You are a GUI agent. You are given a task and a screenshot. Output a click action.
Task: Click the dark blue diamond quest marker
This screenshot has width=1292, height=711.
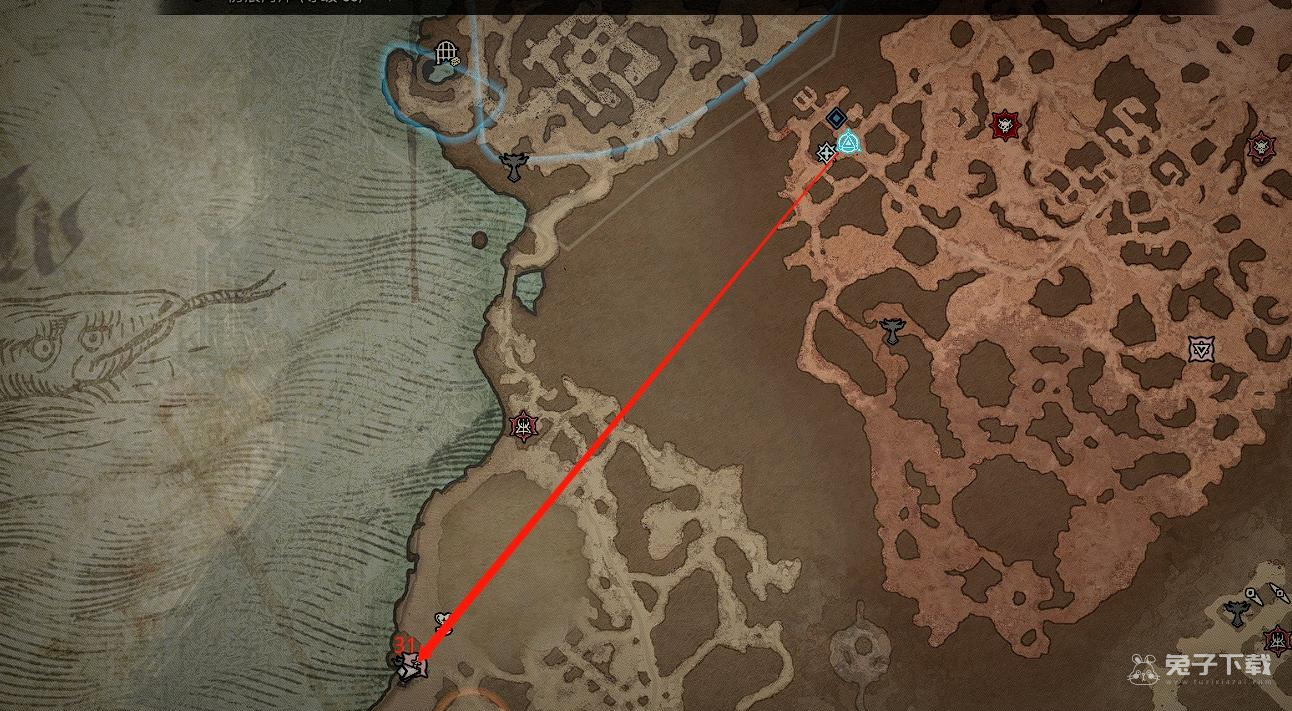tap(836, 119)
